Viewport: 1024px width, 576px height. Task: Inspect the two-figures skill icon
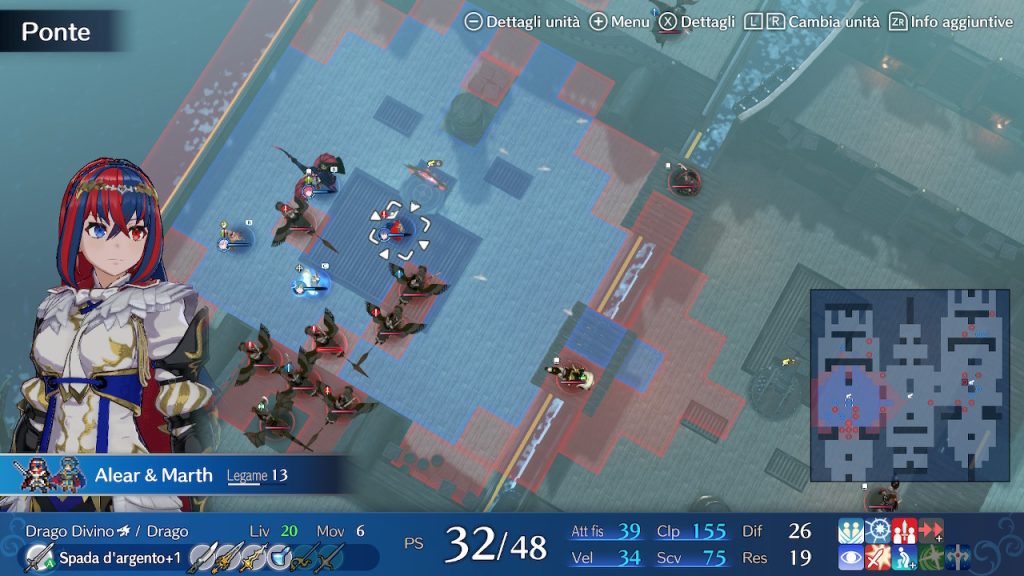(851, 531)
